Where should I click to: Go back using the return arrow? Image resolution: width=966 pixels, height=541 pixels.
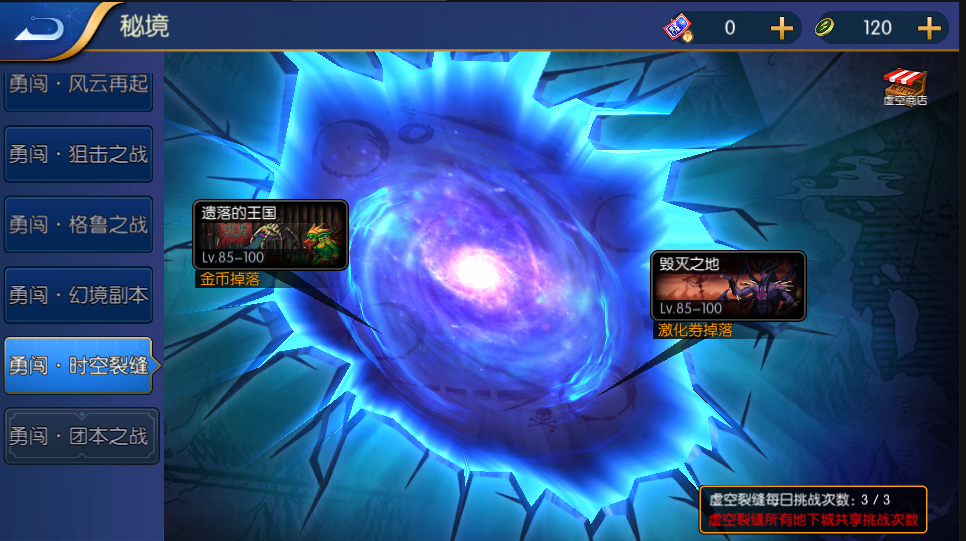40,27
